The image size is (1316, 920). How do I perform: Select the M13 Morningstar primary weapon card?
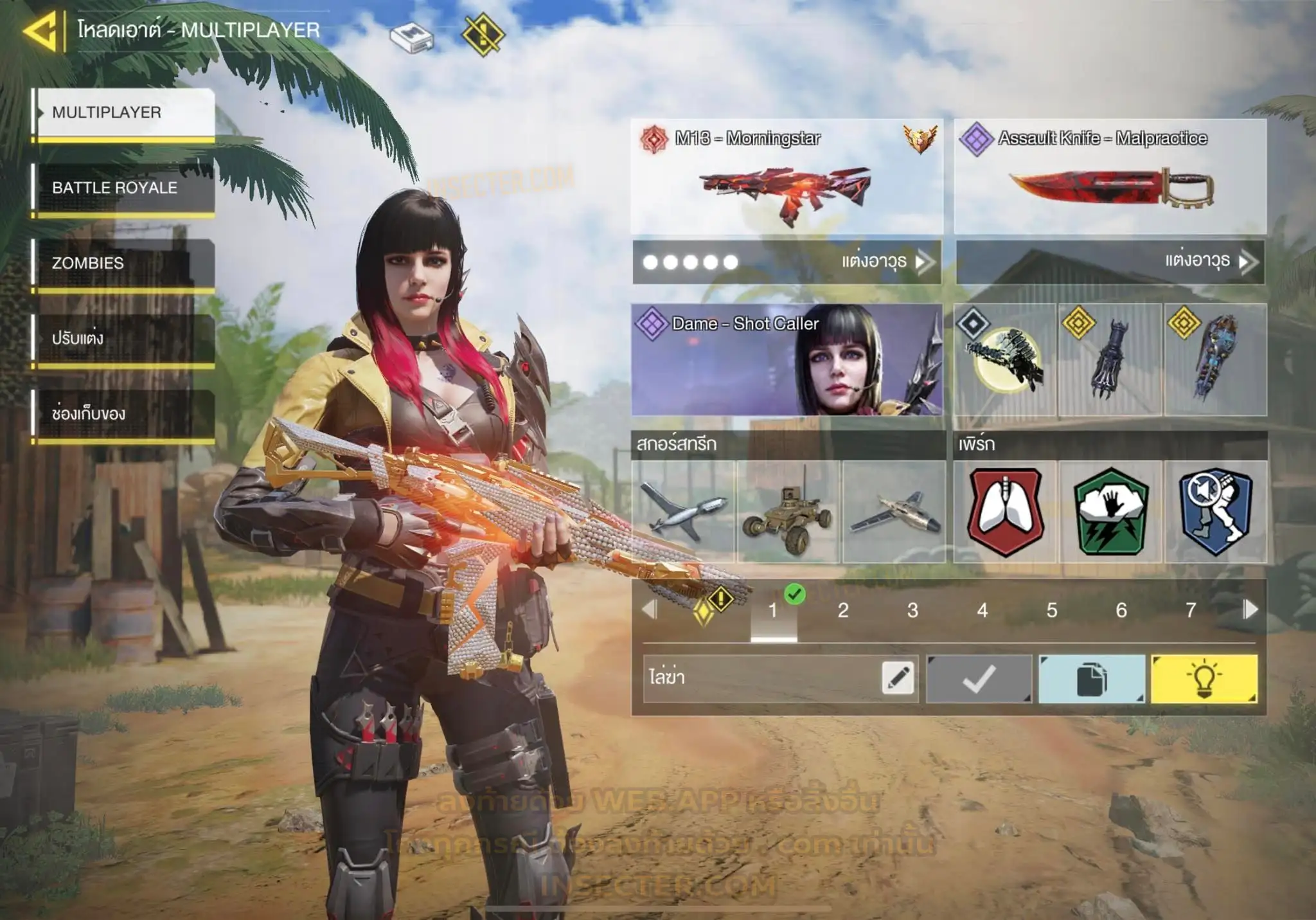pyautogui.click(x=787, y=177)
